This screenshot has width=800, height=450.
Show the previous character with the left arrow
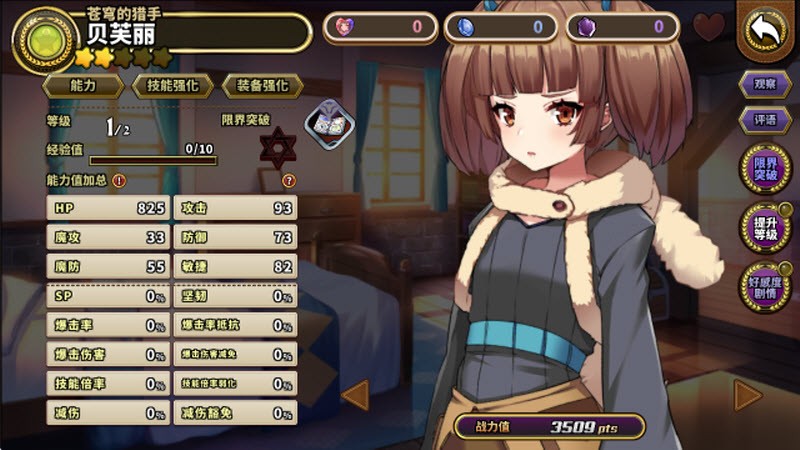coord(356,396)
